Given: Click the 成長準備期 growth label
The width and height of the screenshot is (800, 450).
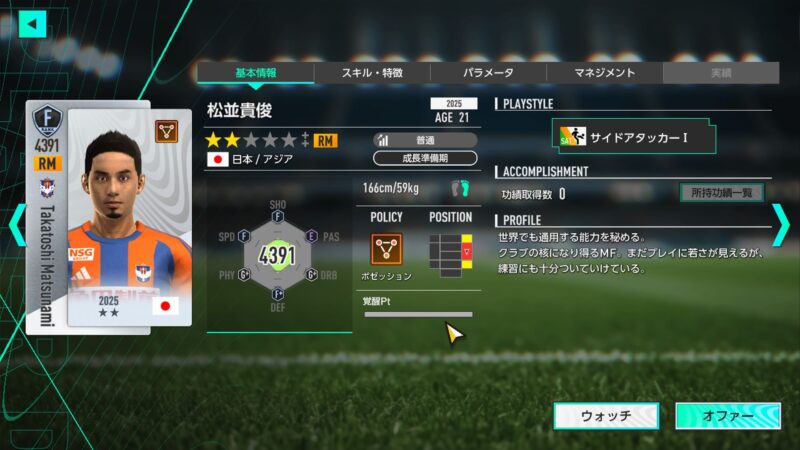Looking at the screenshot, I should coord(425,158).
